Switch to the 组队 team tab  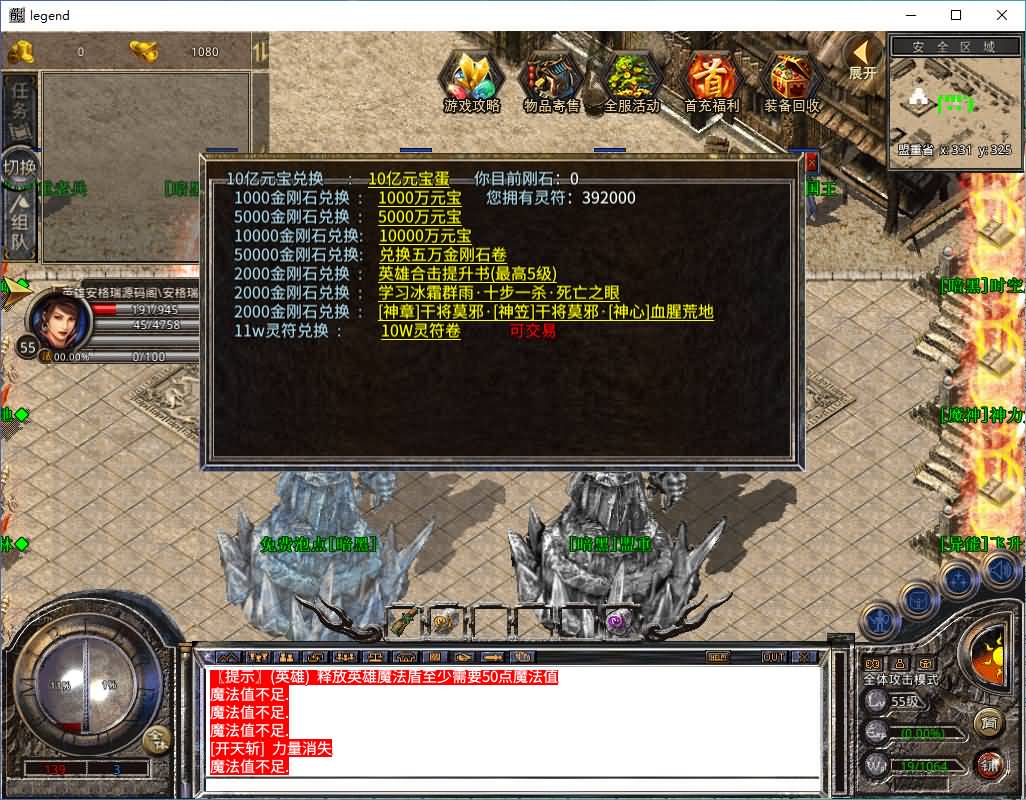point(19,229)
